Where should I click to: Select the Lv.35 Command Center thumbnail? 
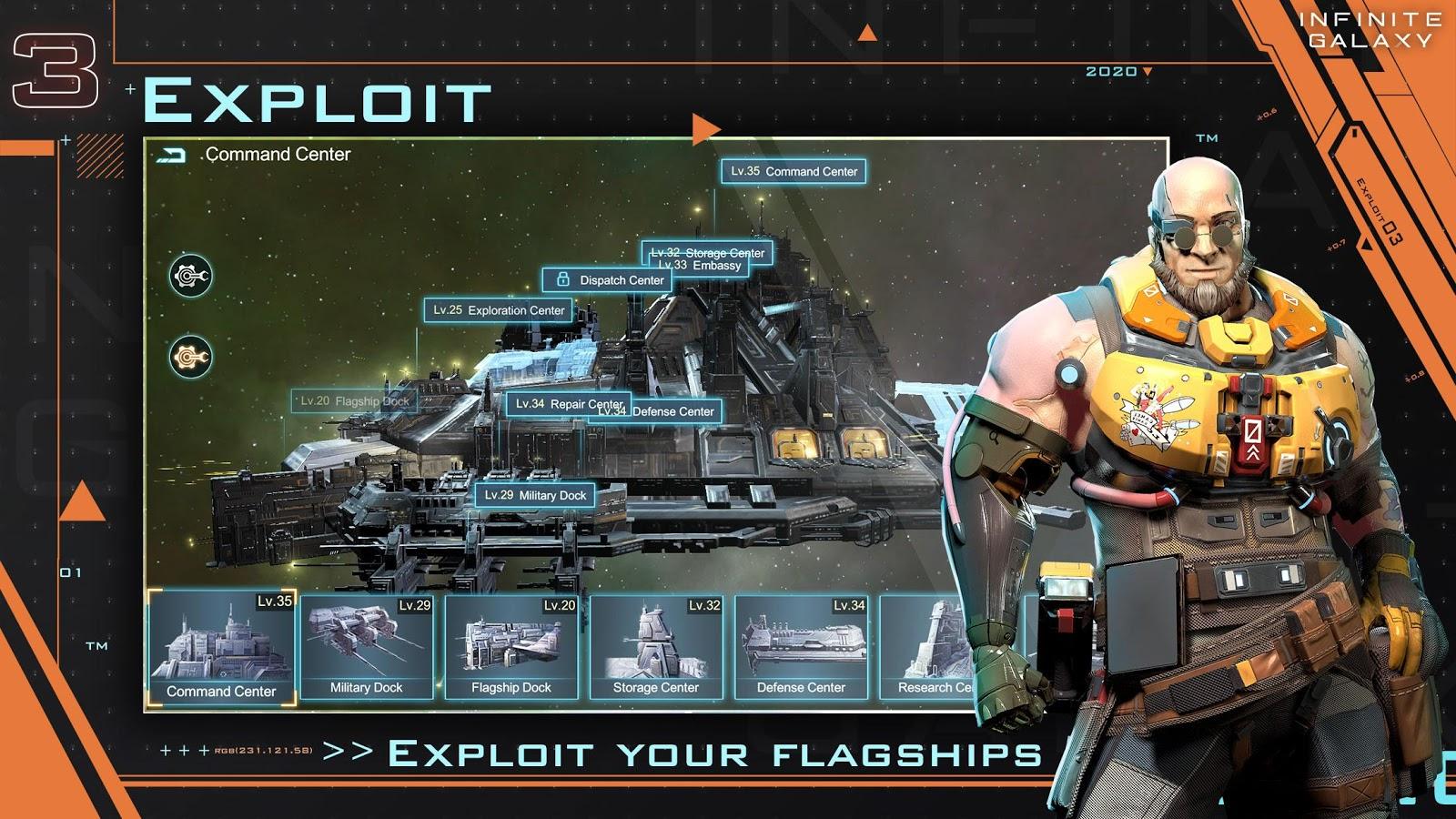pos(222,647)
